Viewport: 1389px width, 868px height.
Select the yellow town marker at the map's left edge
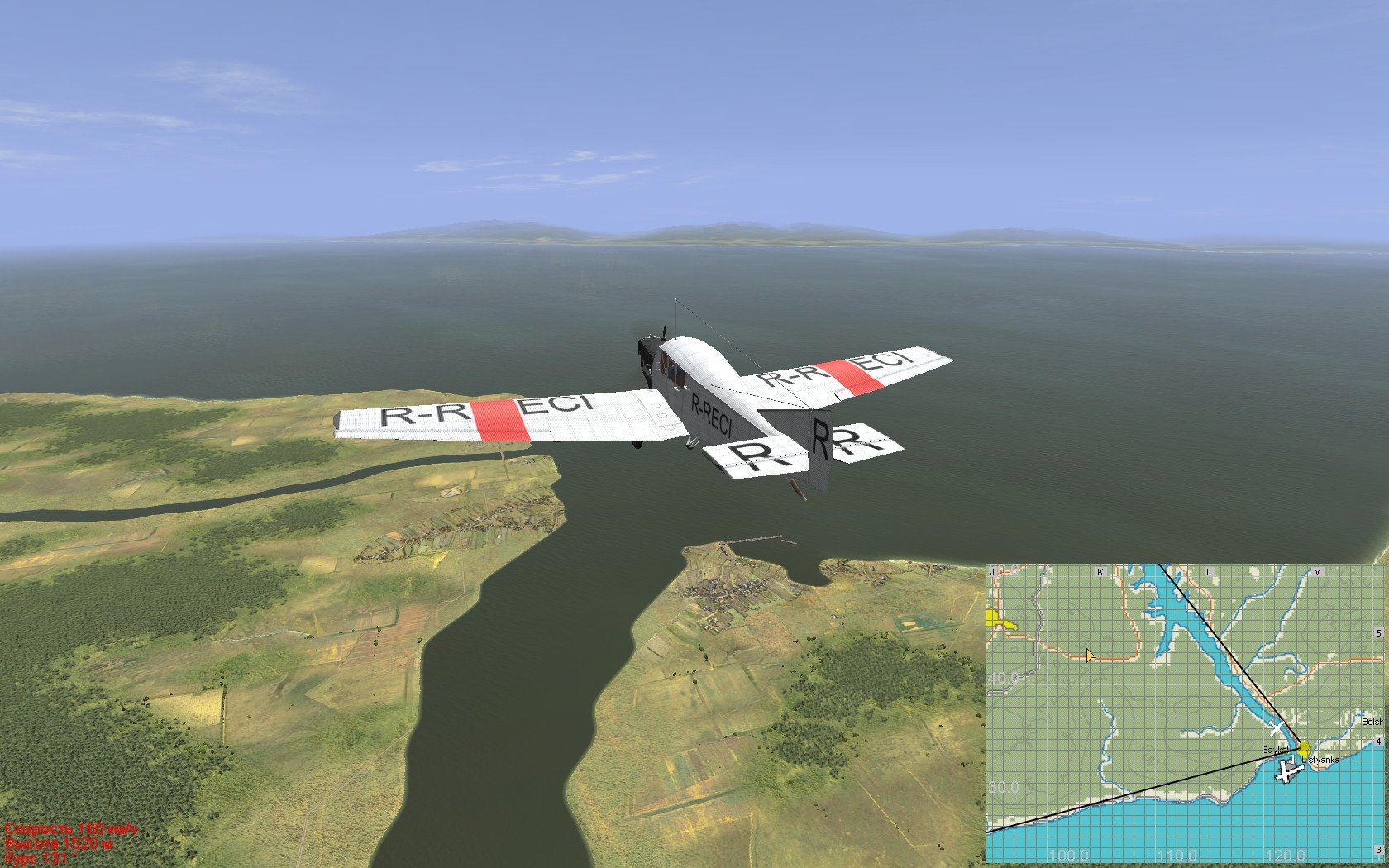(994, 618)
